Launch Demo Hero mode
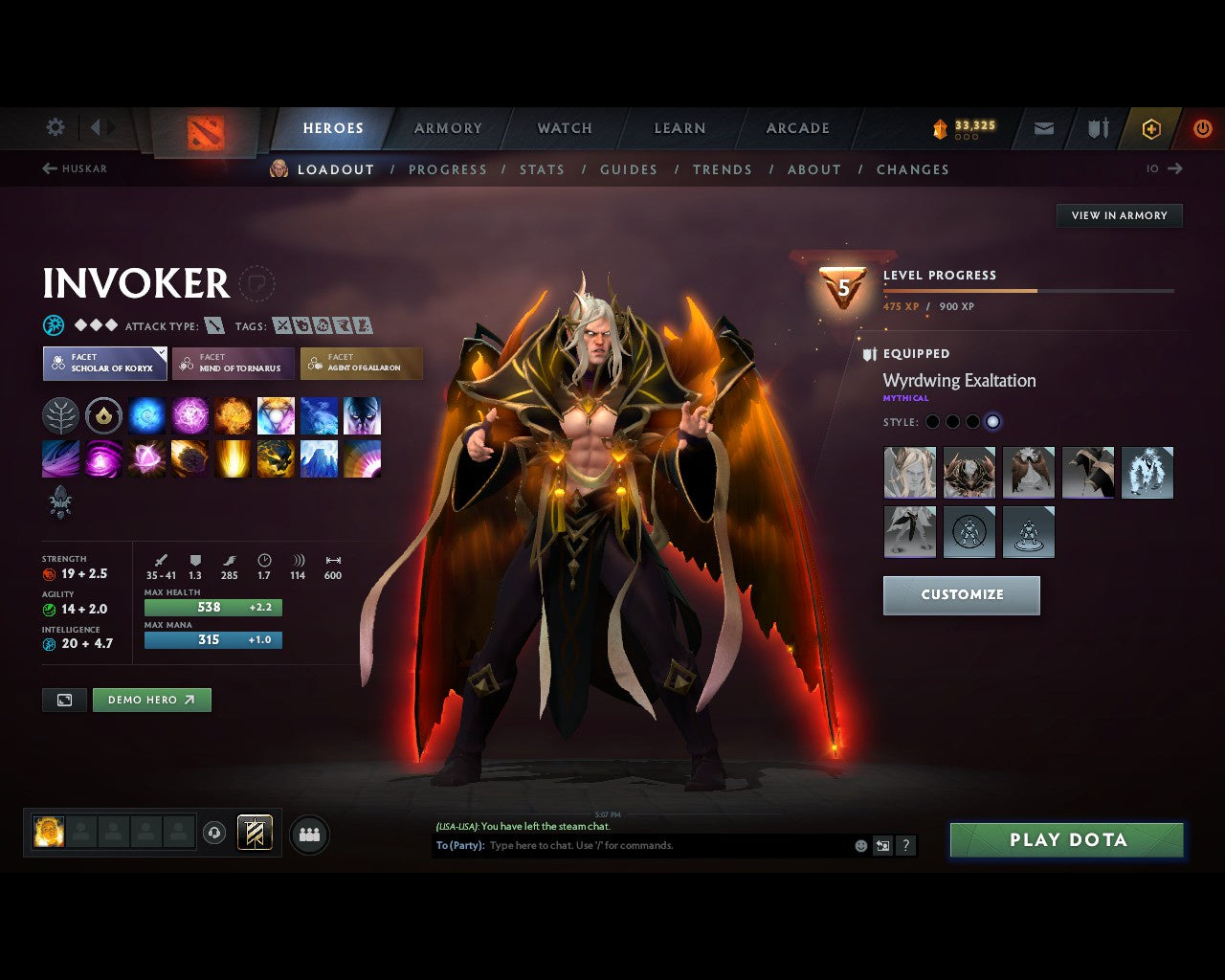The image size is (1225, 980). [x=151, y=700]
